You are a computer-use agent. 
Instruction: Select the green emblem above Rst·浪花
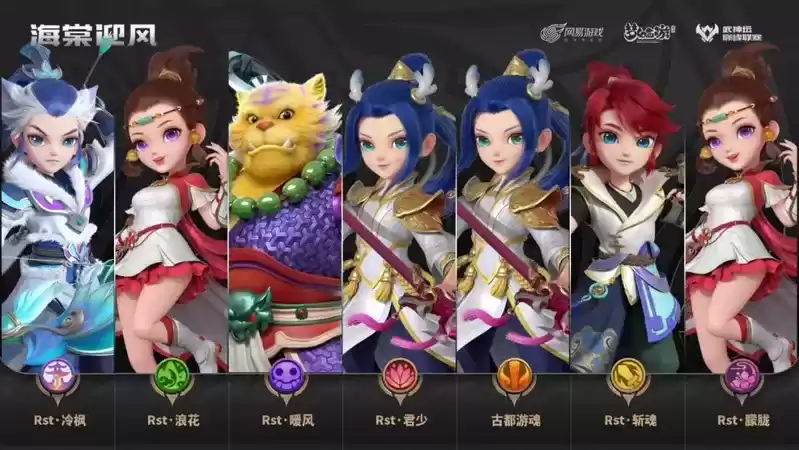pyautogui.click(x=170, y=379)
